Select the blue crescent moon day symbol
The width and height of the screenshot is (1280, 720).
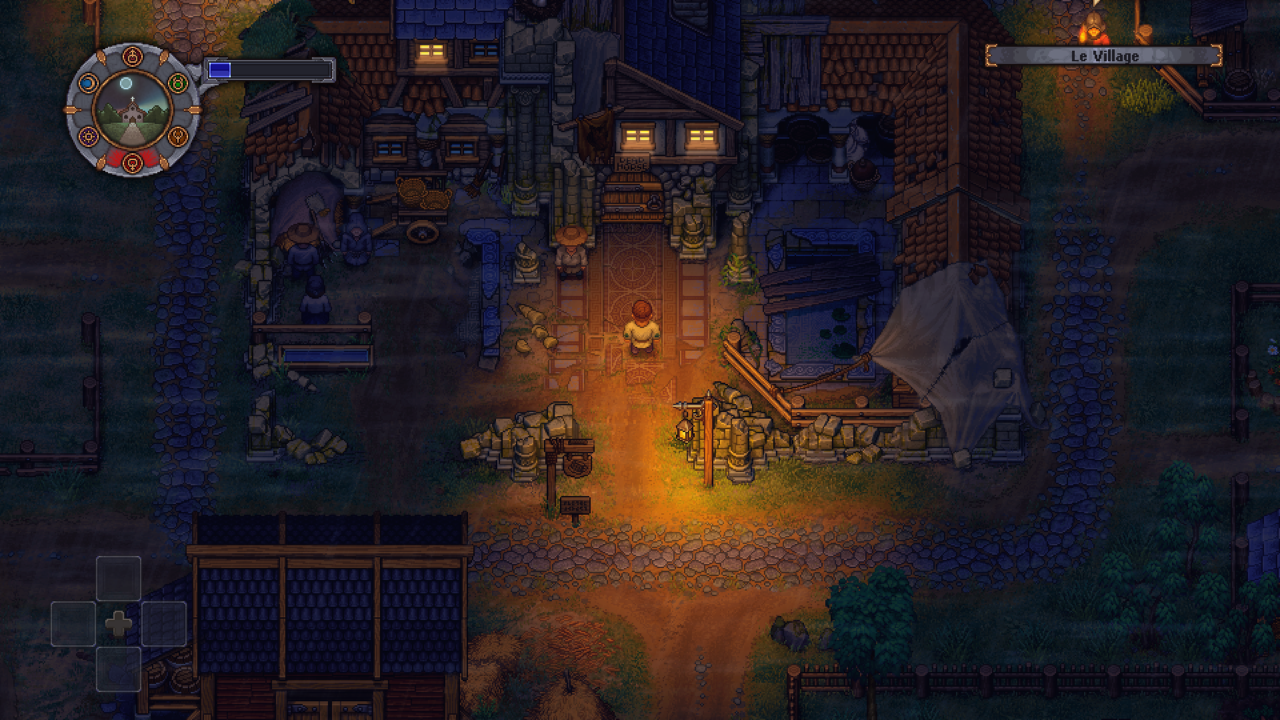(89, 83)
